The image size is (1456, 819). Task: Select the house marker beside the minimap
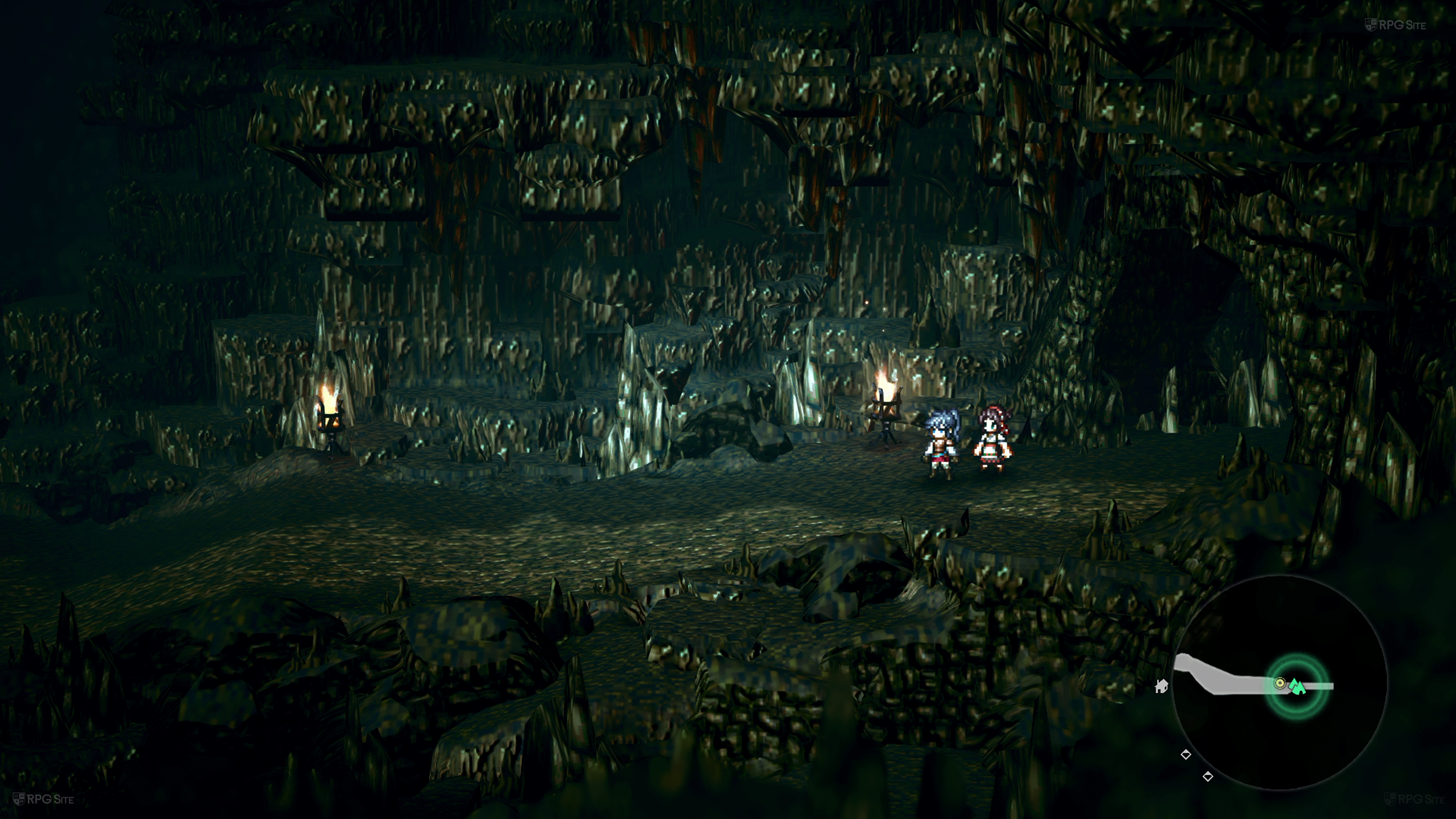1161,686
